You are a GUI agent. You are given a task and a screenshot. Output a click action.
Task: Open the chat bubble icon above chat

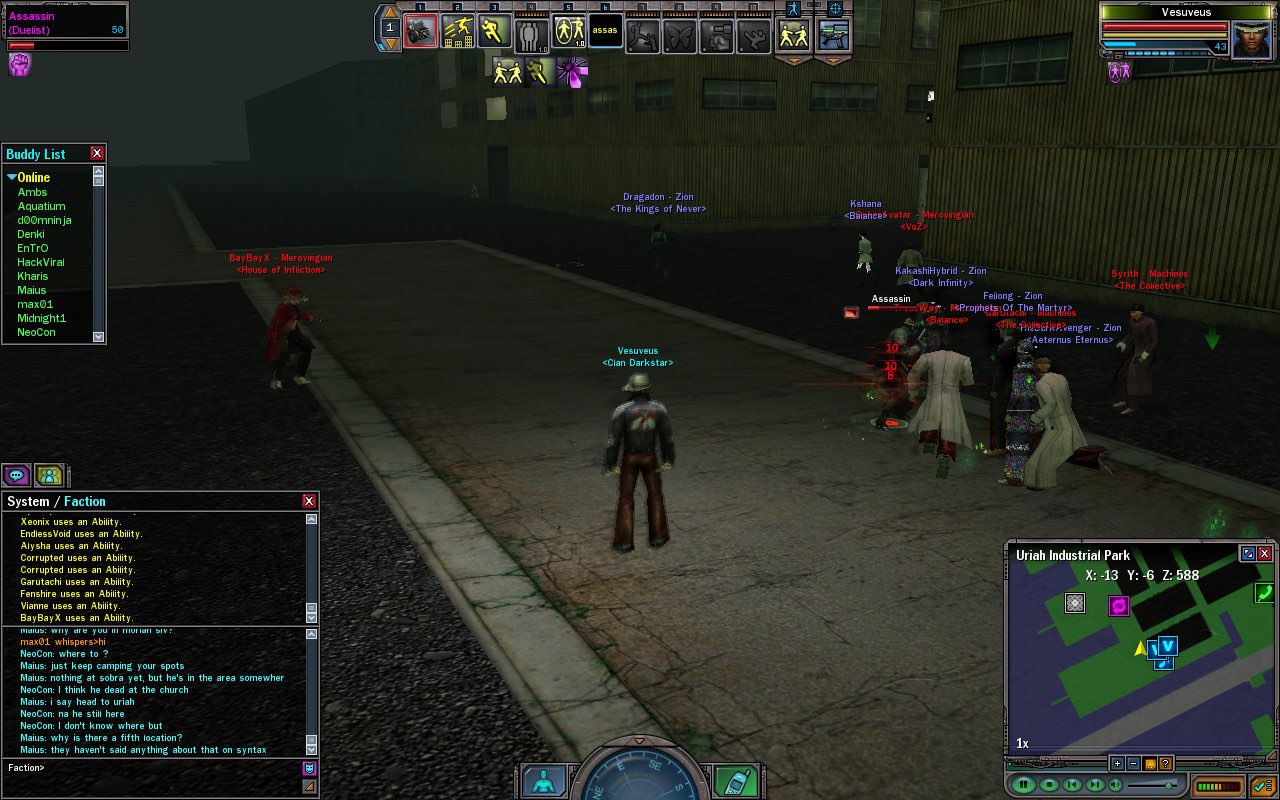pyautogui.click(x=16, y=475)
